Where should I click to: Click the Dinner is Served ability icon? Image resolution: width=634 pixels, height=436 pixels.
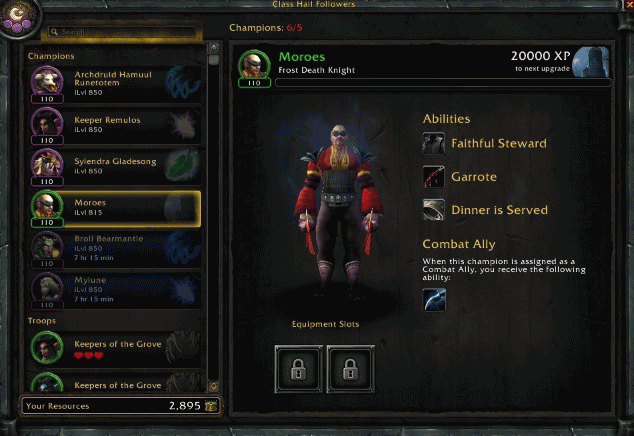(x=434, y=210)
